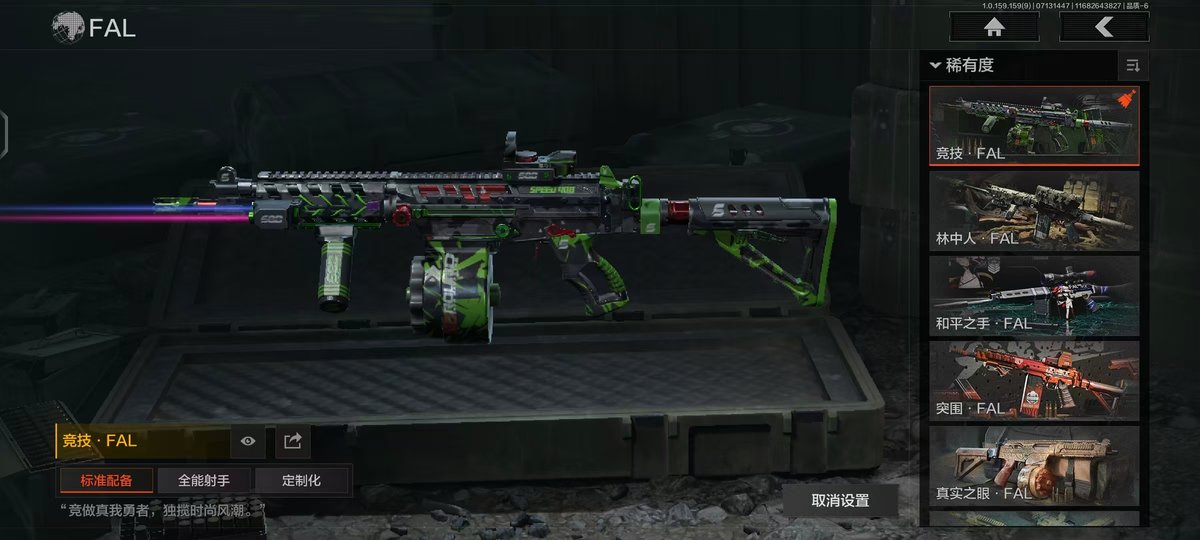Screen dimensions: 1200x540
Task: Open the 全能射手 tab
Action: 204,480
